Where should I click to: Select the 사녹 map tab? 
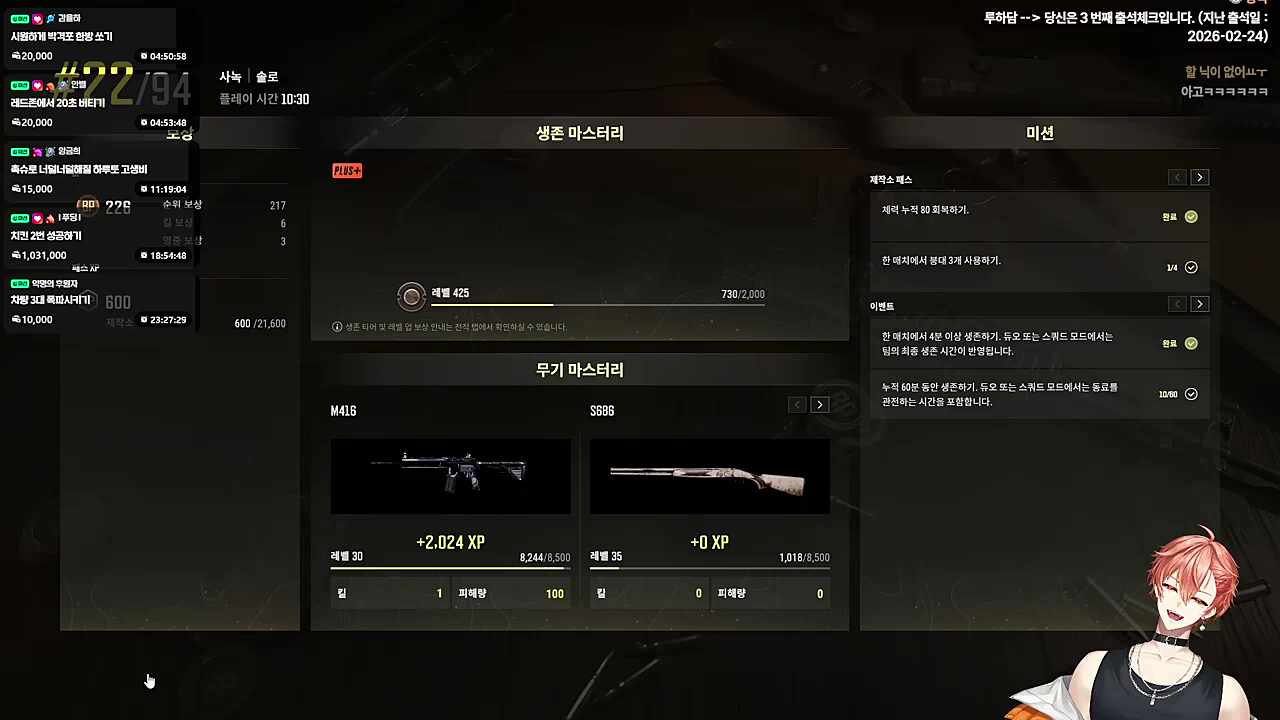[x=229, y=76]
